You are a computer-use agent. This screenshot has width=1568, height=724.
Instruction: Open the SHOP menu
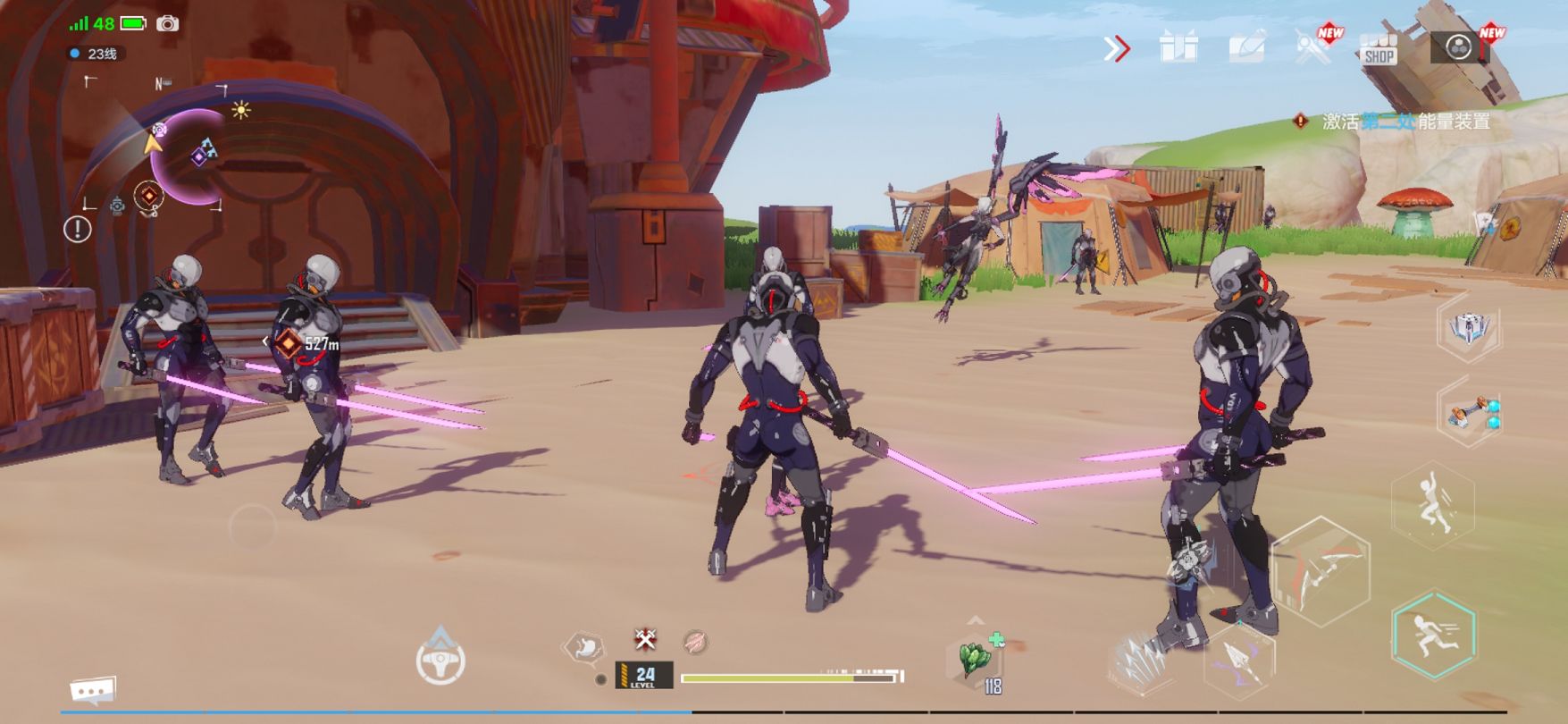click(1379, 49)
